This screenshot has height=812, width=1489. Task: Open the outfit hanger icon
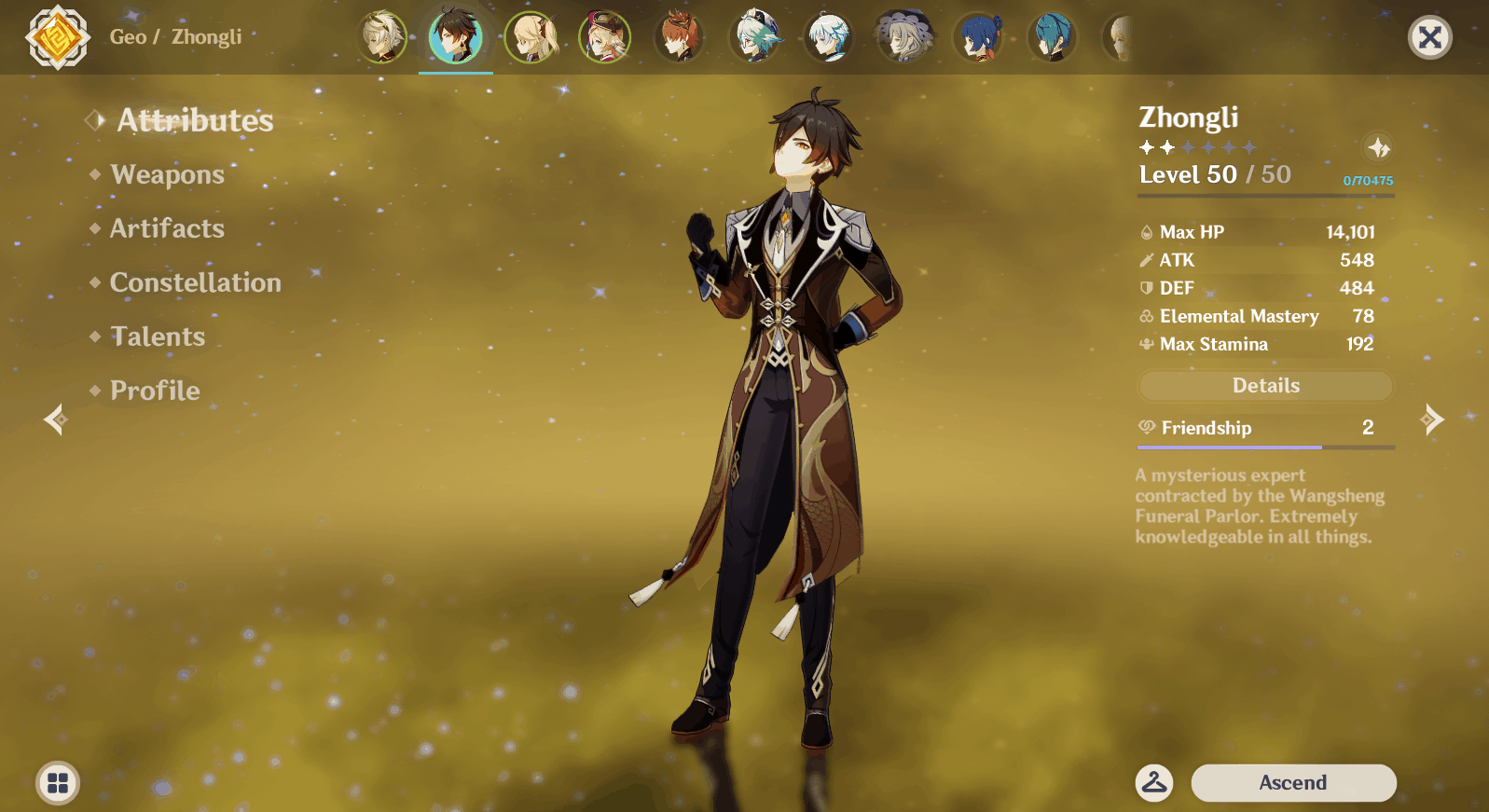tap(1154, 782)
